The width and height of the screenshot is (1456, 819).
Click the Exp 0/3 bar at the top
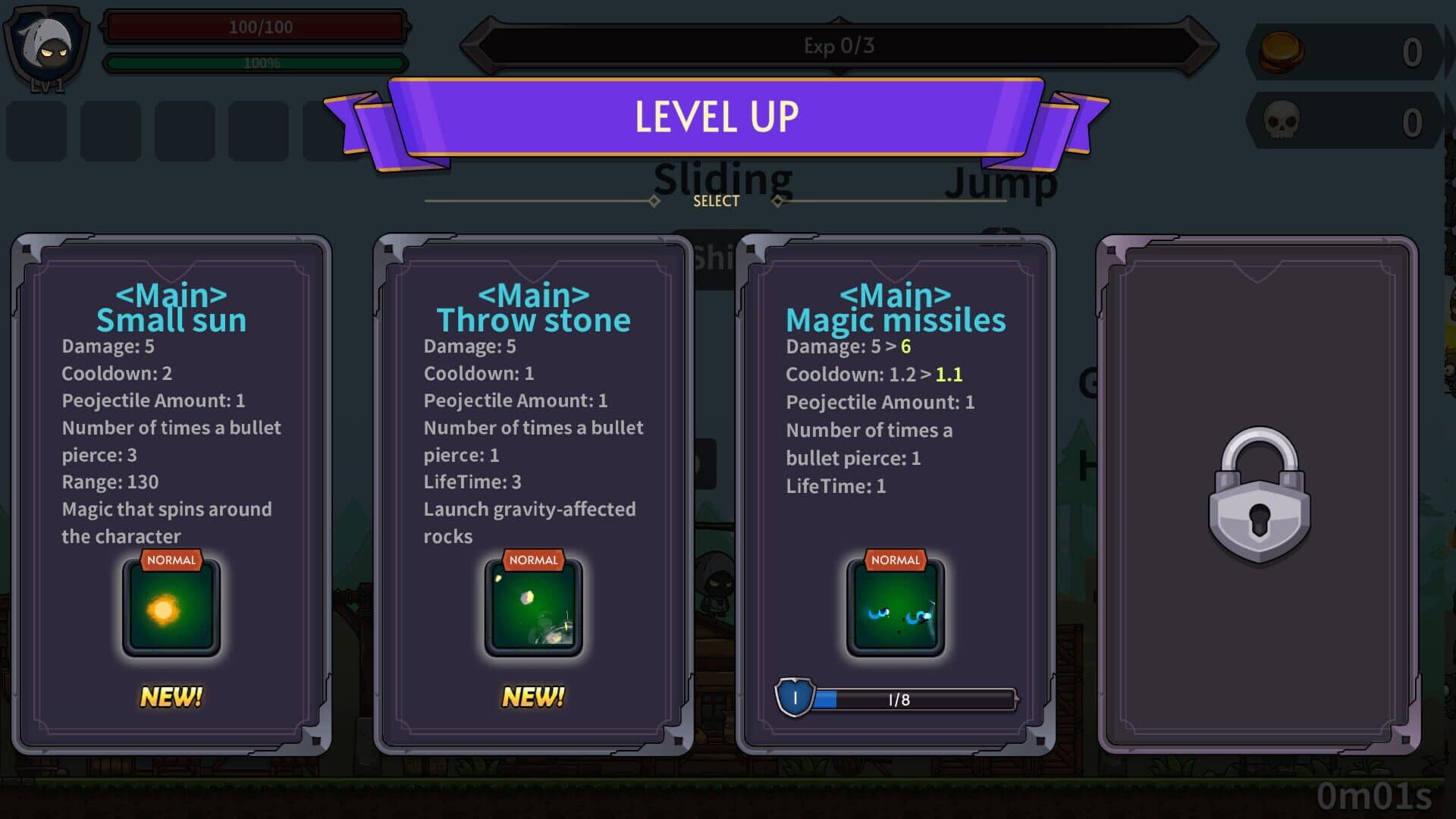point(838,45)
